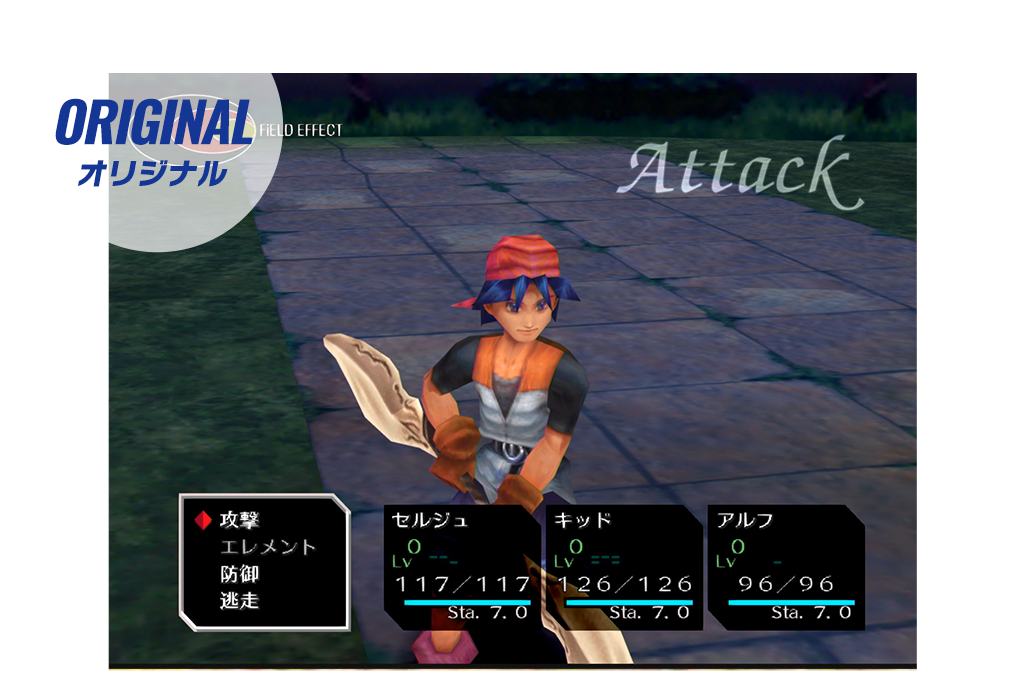
Task: Select the アルフ party status panel
Action: click(x=787, y=567)
